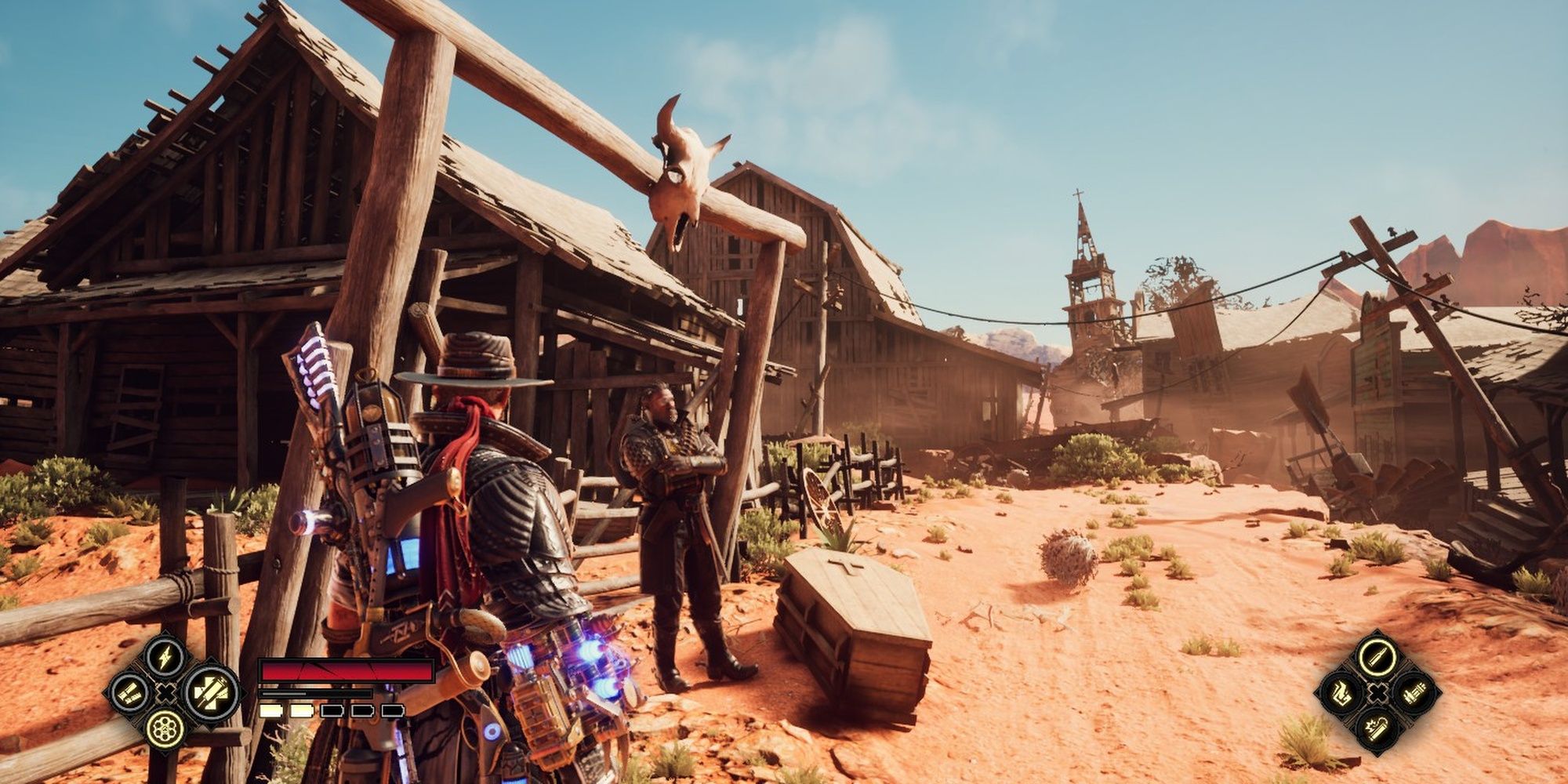Toggle the third empty energy cell segment
The image size is (1568, 784).
pos(332,711)
